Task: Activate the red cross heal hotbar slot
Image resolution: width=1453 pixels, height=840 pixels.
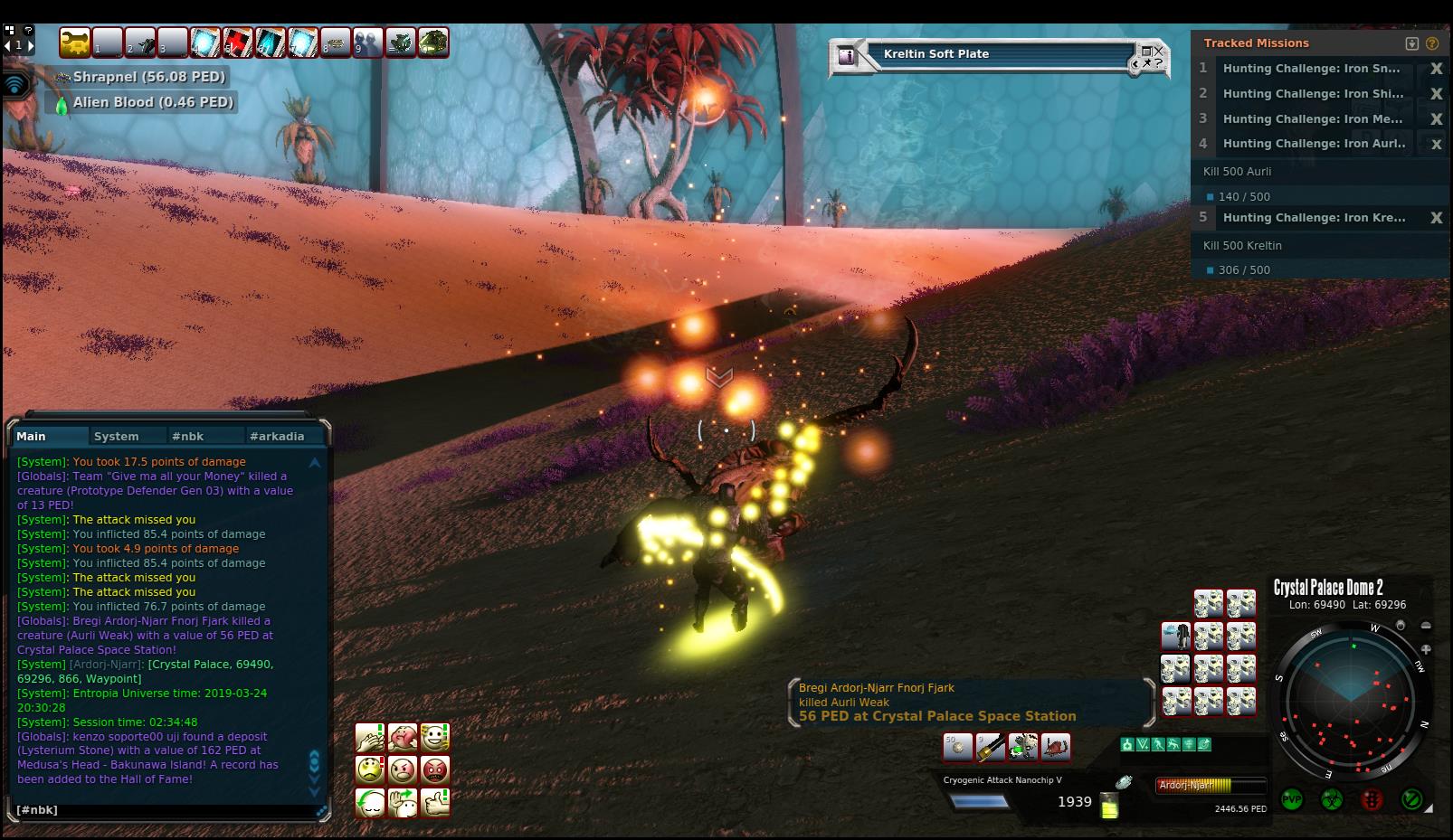Action: [x=238, y=42]
